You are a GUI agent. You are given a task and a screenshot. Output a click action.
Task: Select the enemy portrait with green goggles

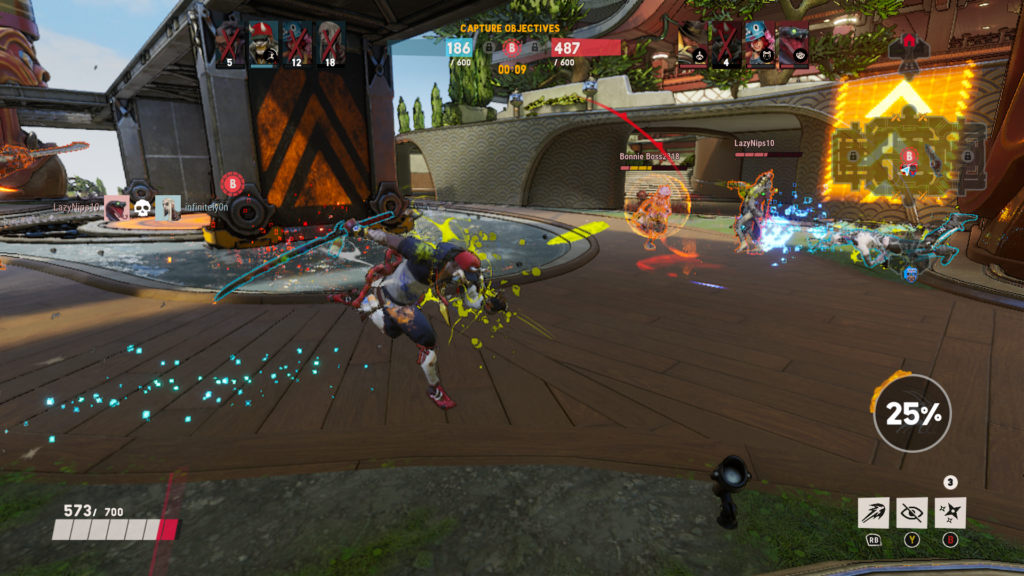click(x=792, y=44)
